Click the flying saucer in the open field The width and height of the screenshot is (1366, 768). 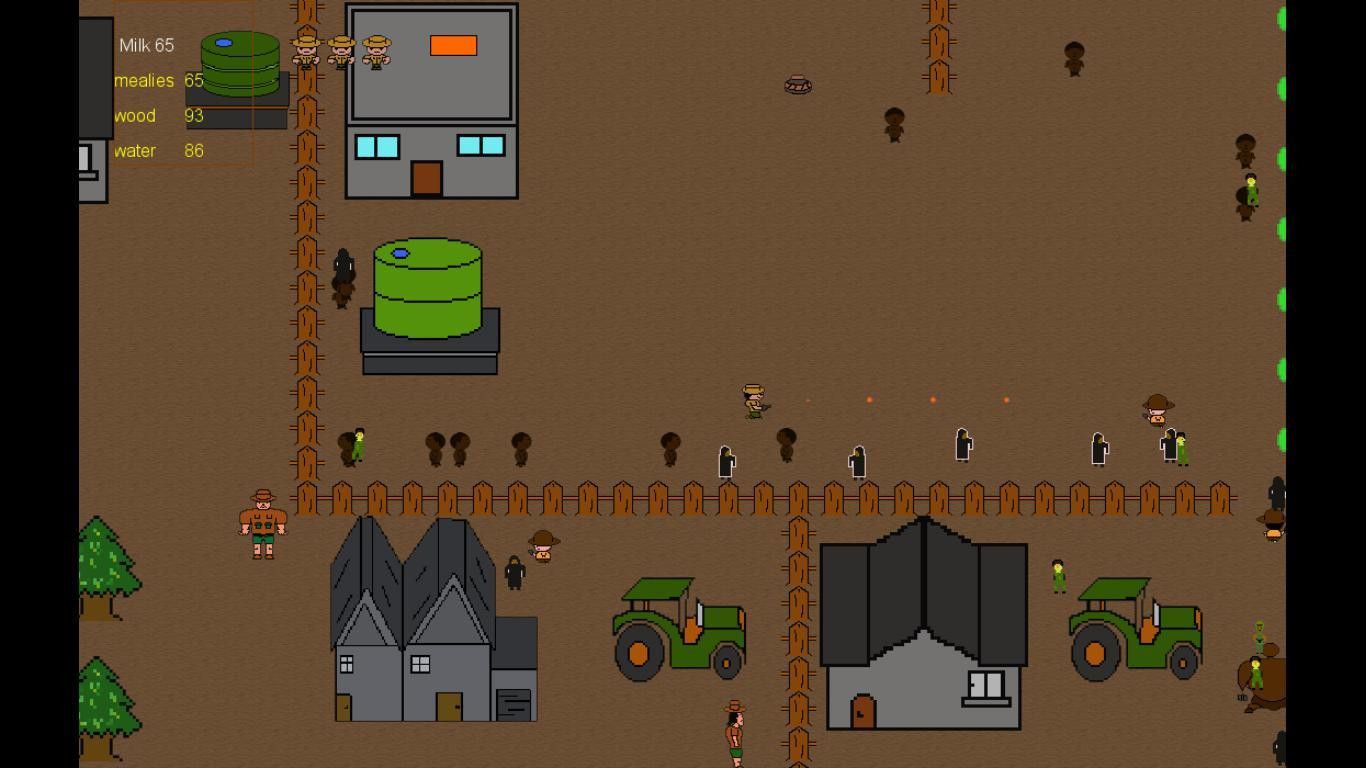(798, 86)
